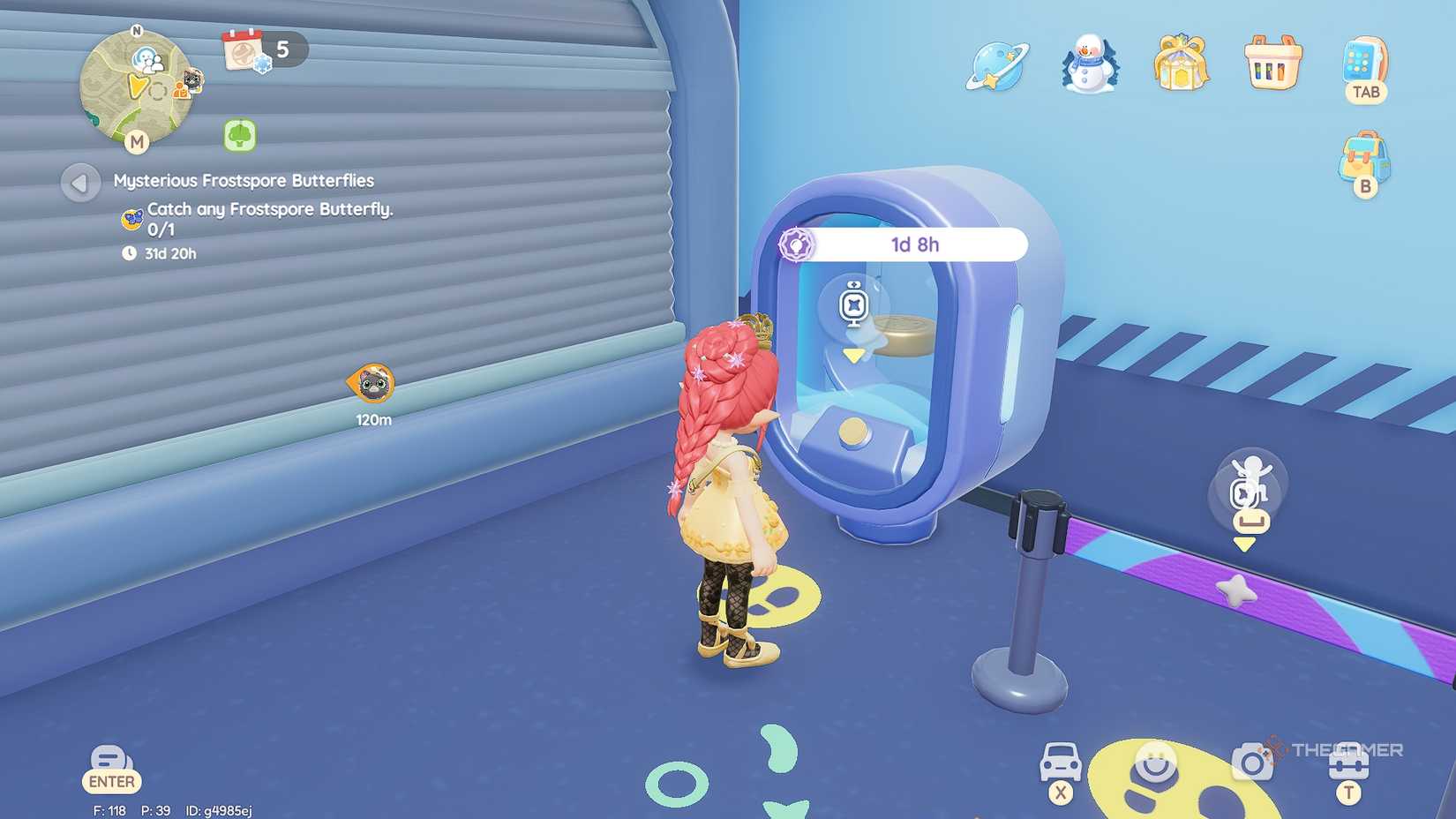
Task: Open the shopping basket store
Action: [1272, 66]
